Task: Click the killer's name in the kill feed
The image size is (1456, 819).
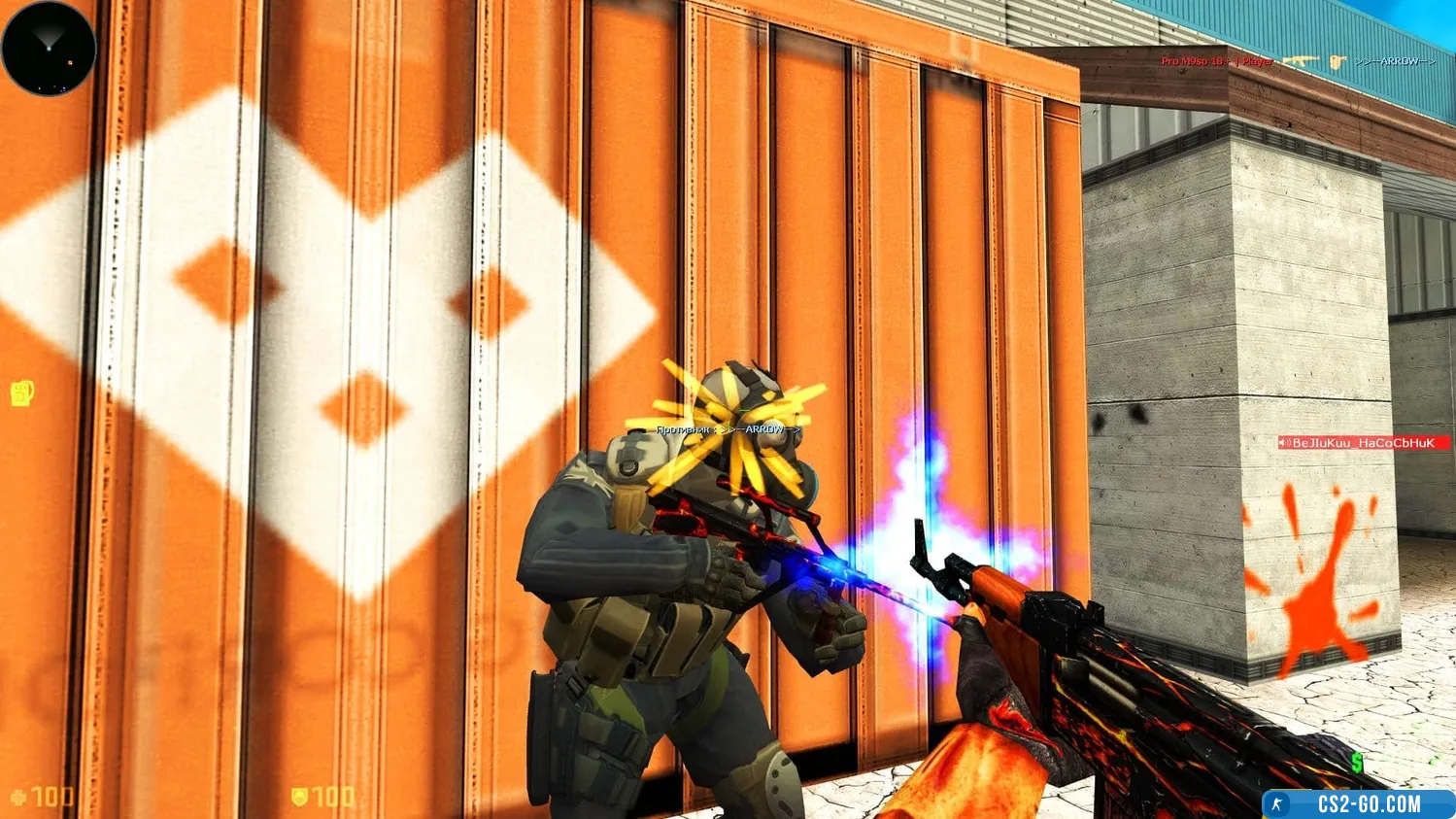Action: (x=1217, y=61)
